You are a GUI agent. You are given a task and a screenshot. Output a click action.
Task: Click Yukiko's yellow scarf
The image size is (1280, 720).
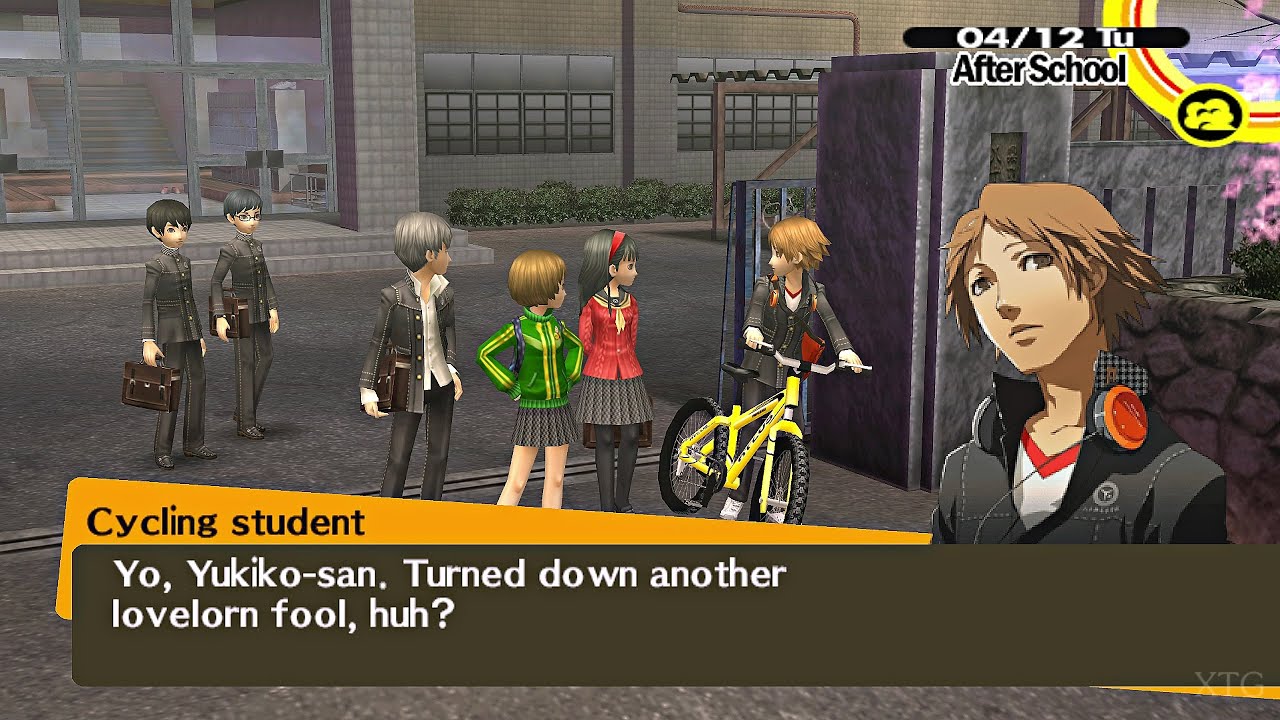click(620, 318)
